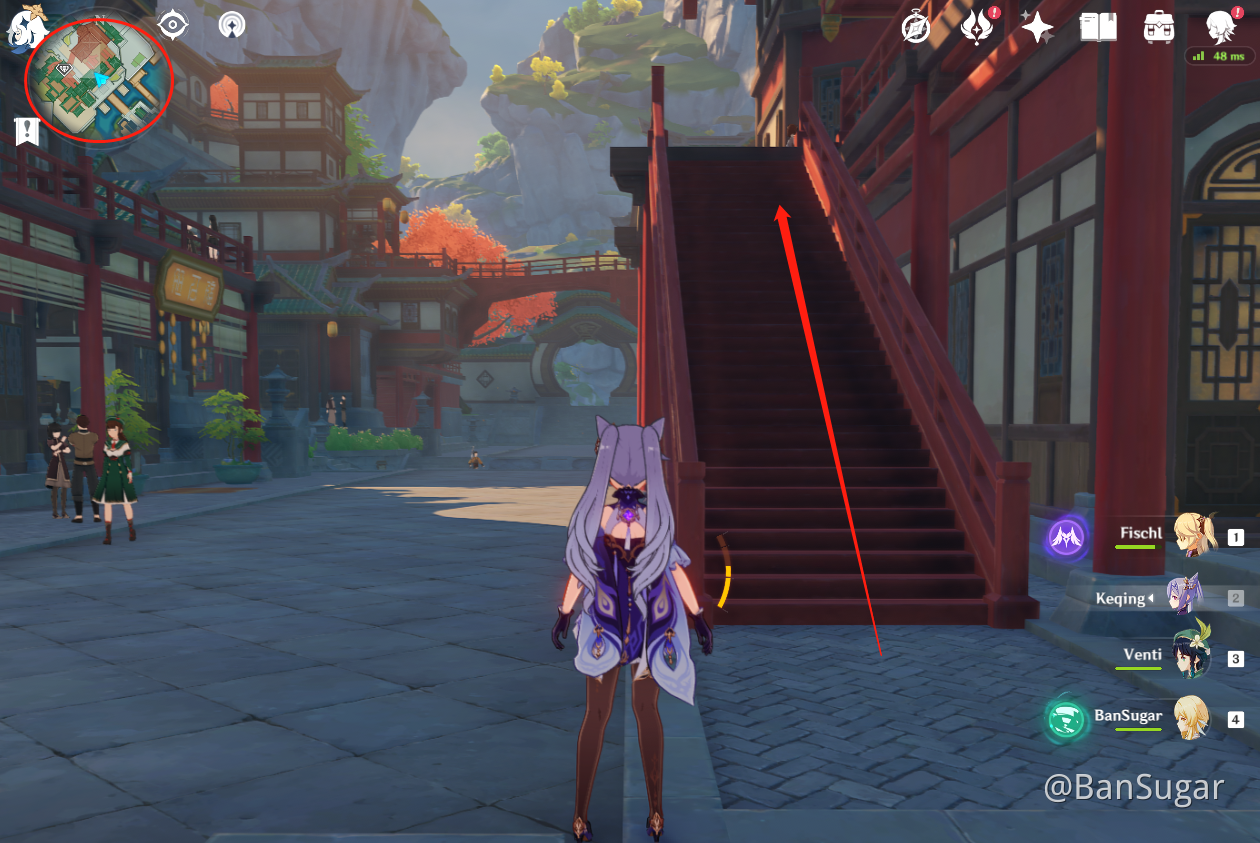Open the Wish star icon

click(x=1037, y=27)
